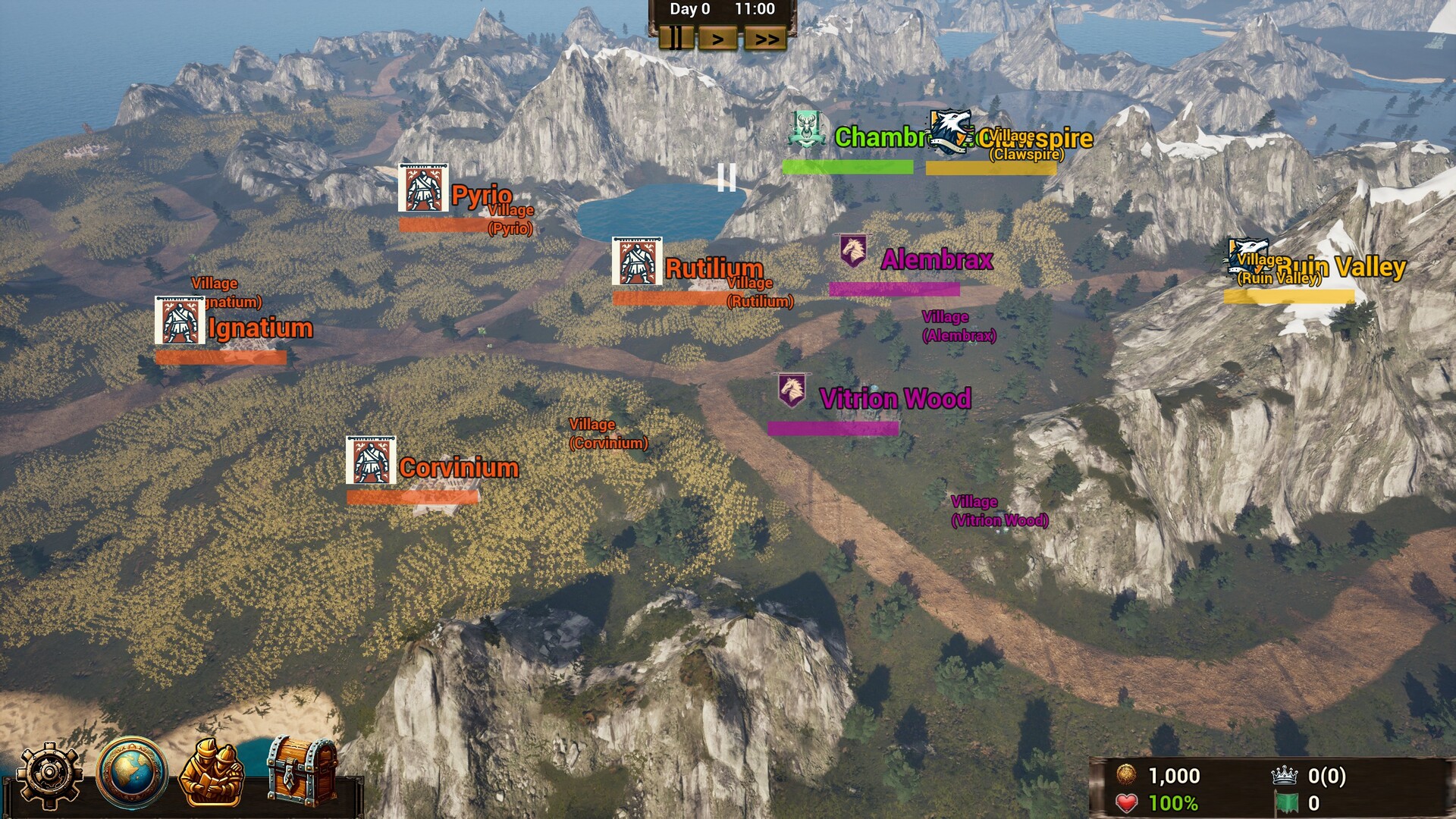This screenshot has height=819, width=1456.
Task: Click the heart morale icon
Action: 1127,802
